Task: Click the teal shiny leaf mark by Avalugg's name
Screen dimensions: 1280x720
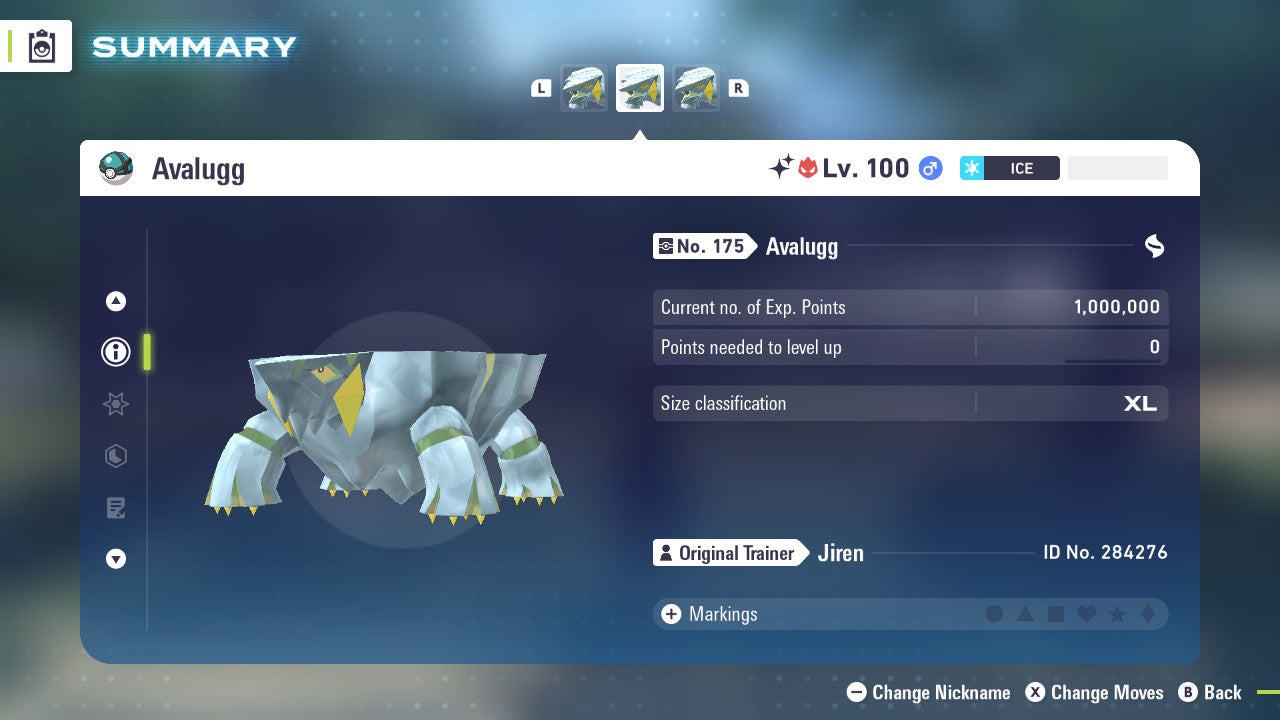Action: (x=1154, y=246)
